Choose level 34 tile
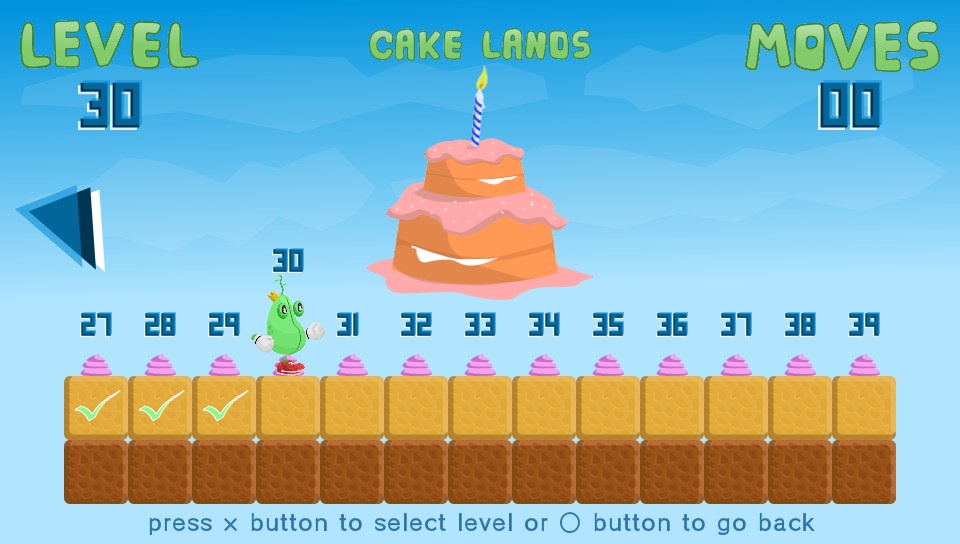The image size is (960, 544). coord(544,407)
